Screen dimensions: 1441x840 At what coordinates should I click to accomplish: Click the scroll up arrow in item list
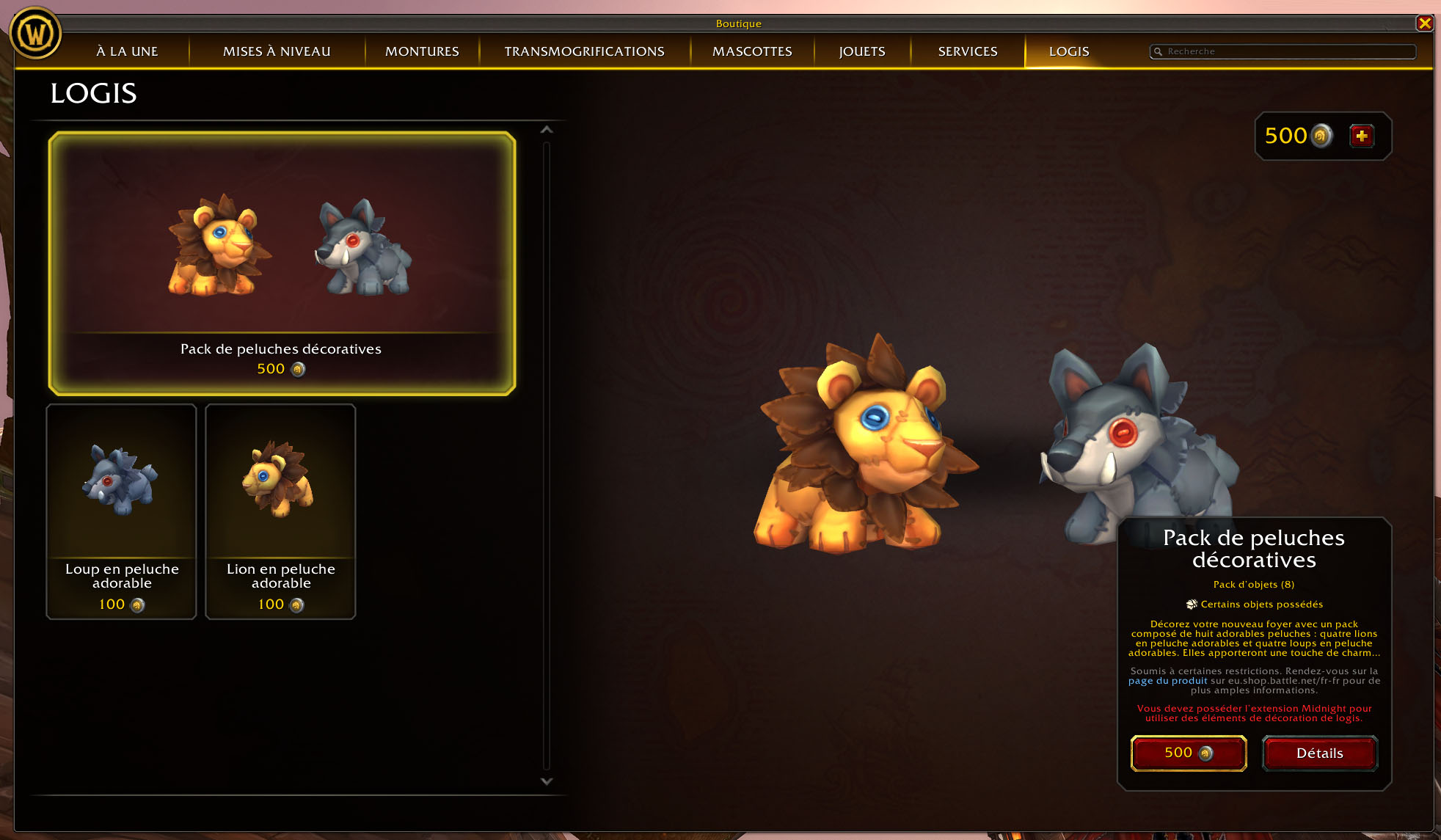pos(547,130)
